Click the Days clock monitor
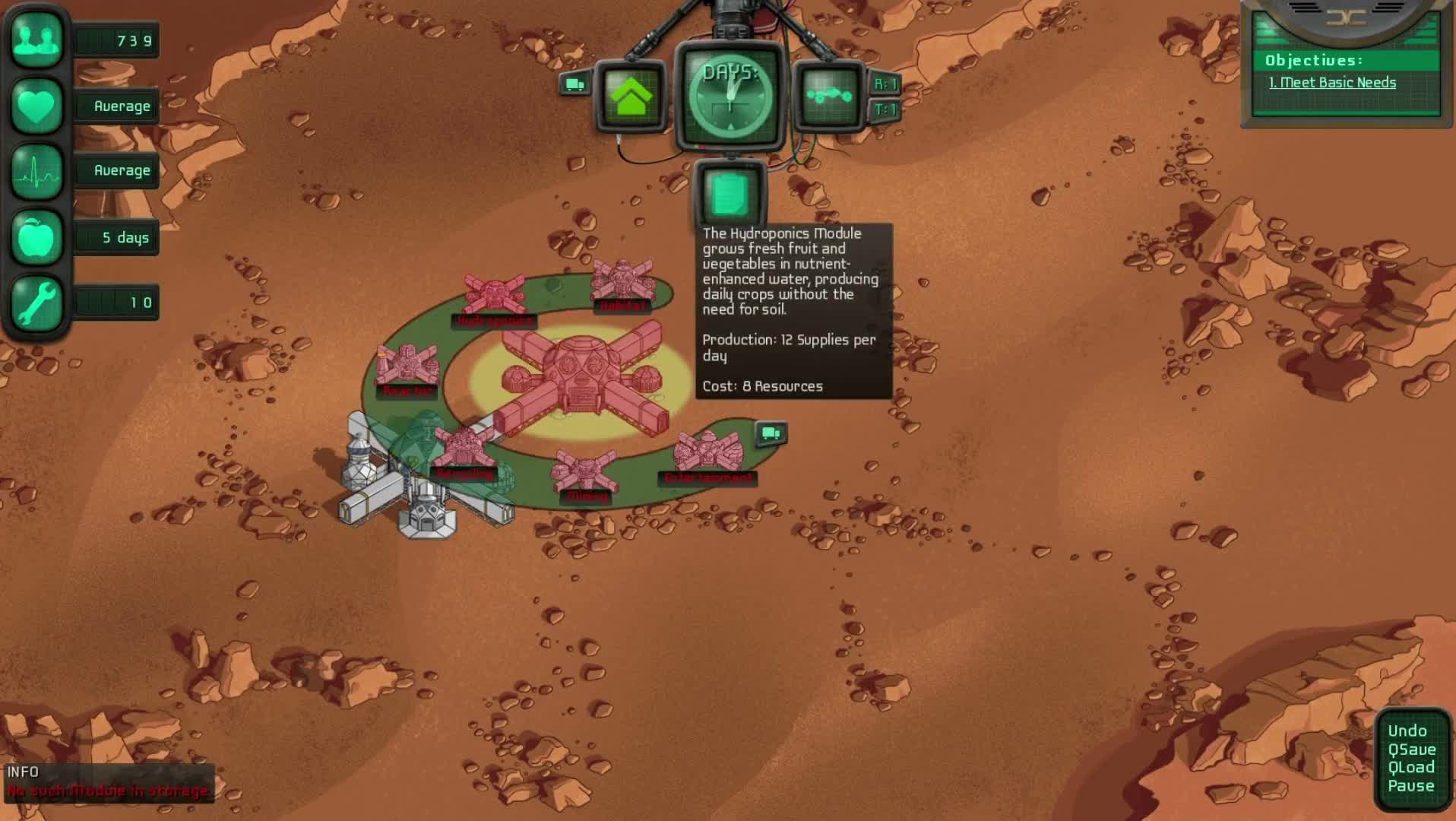1456x821 pixels. (x=730, y=97)
